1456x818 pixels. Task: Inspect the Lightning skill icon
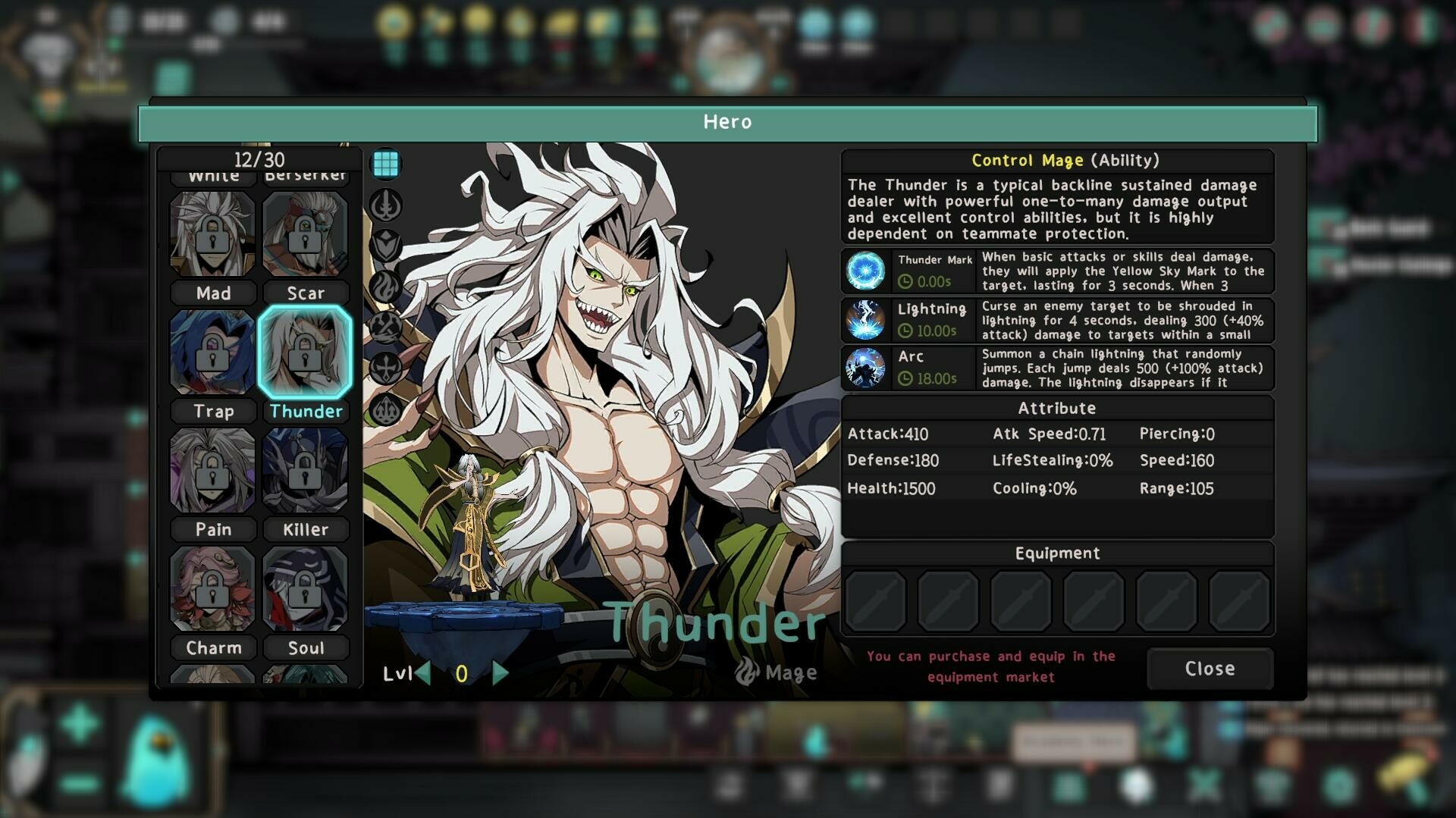point(865,320)
